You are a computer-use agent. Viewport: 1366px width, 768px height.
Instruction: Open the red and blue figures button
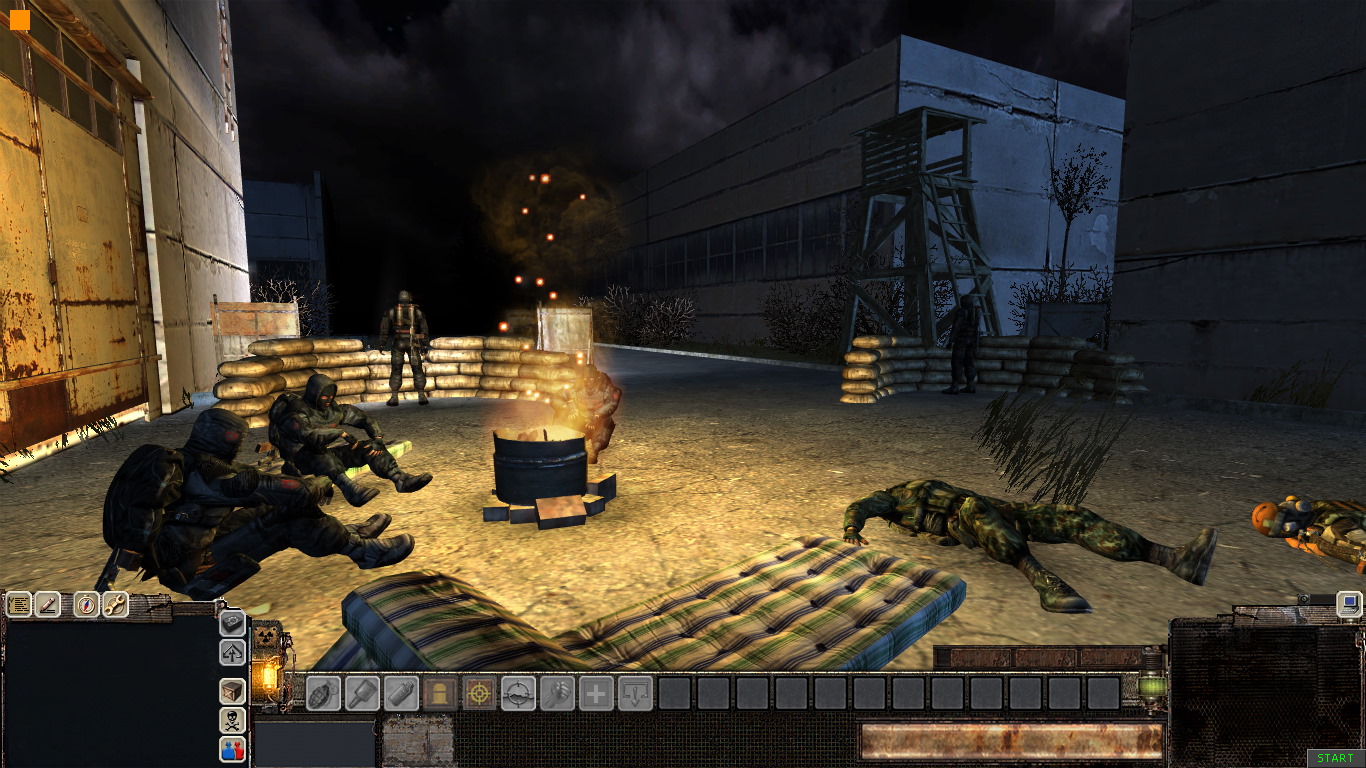click(x=232, y=749)
